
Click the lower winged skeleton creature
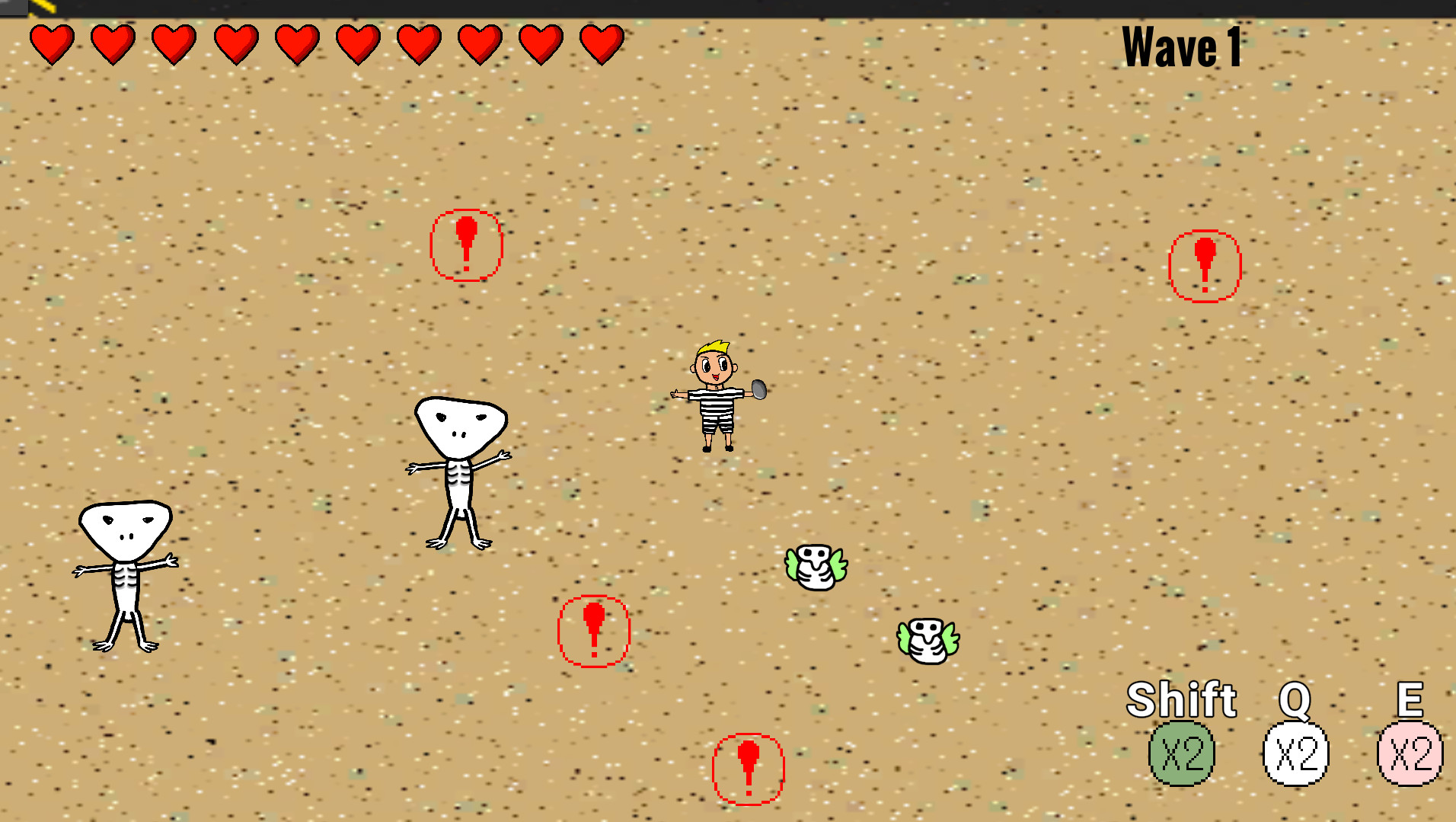pyautogui.click(x=929, y=638)
